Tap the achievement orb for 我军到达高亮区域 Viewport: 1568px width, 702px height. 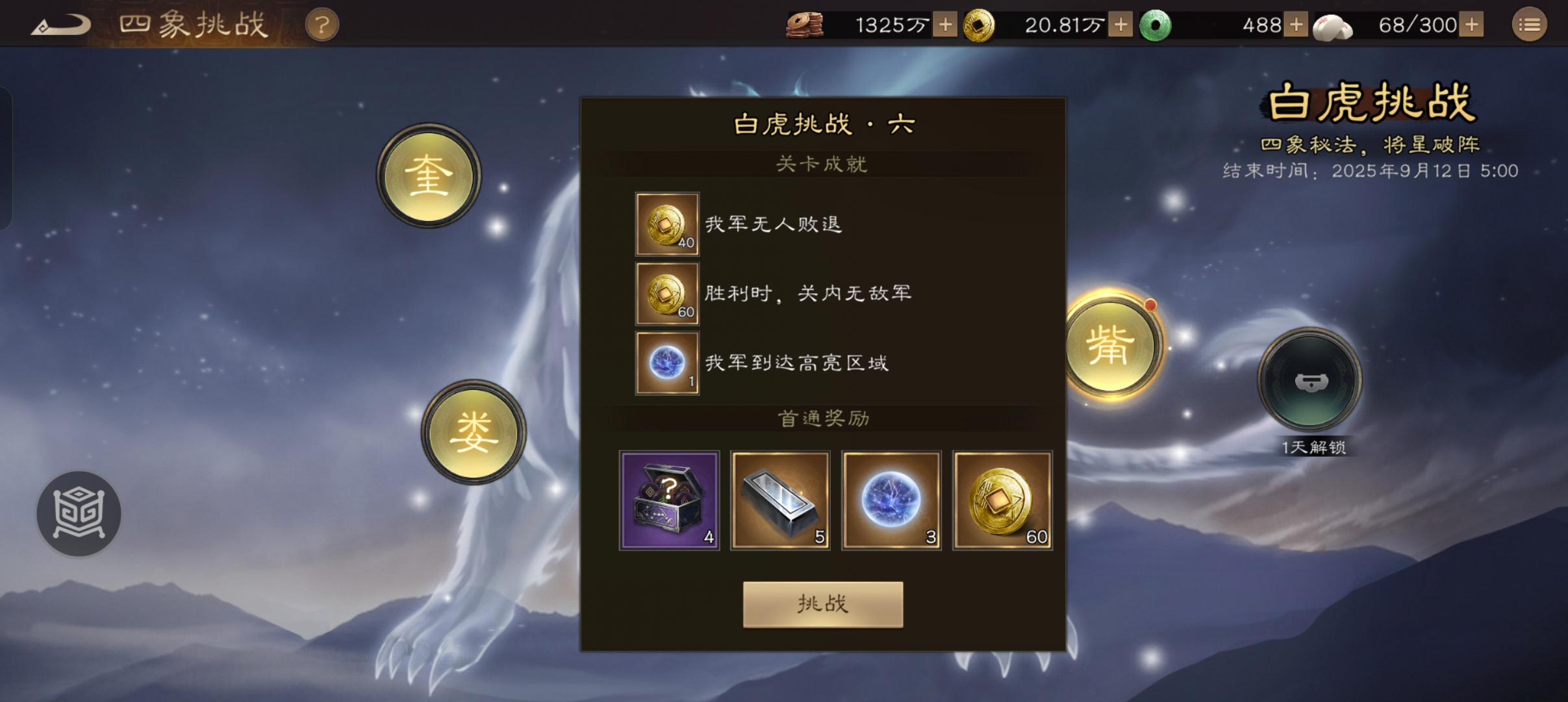(666, 362)
